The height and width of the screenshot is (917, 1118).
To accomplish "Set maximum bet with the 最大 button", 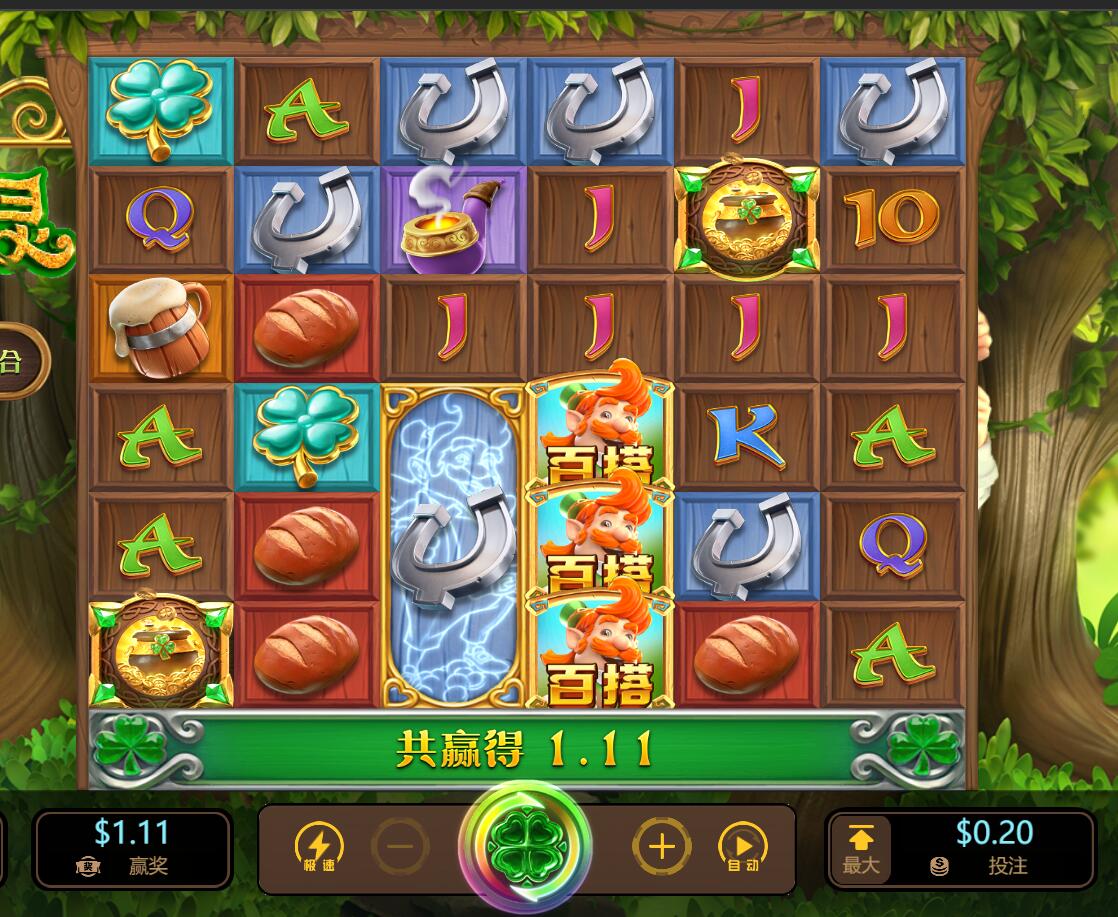I will click(861, 849).
